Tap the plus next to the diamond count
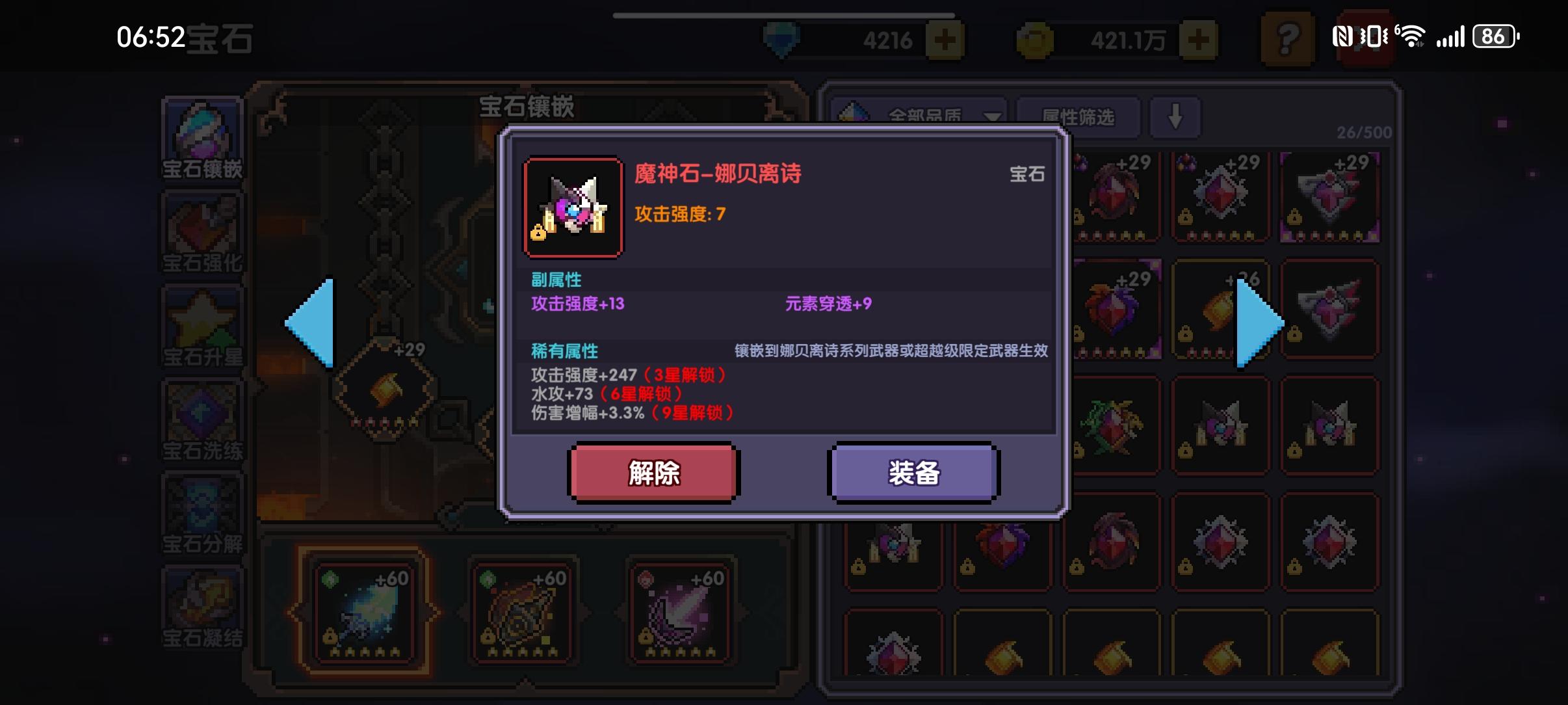The image size is (1568, 705). point(946,39)
